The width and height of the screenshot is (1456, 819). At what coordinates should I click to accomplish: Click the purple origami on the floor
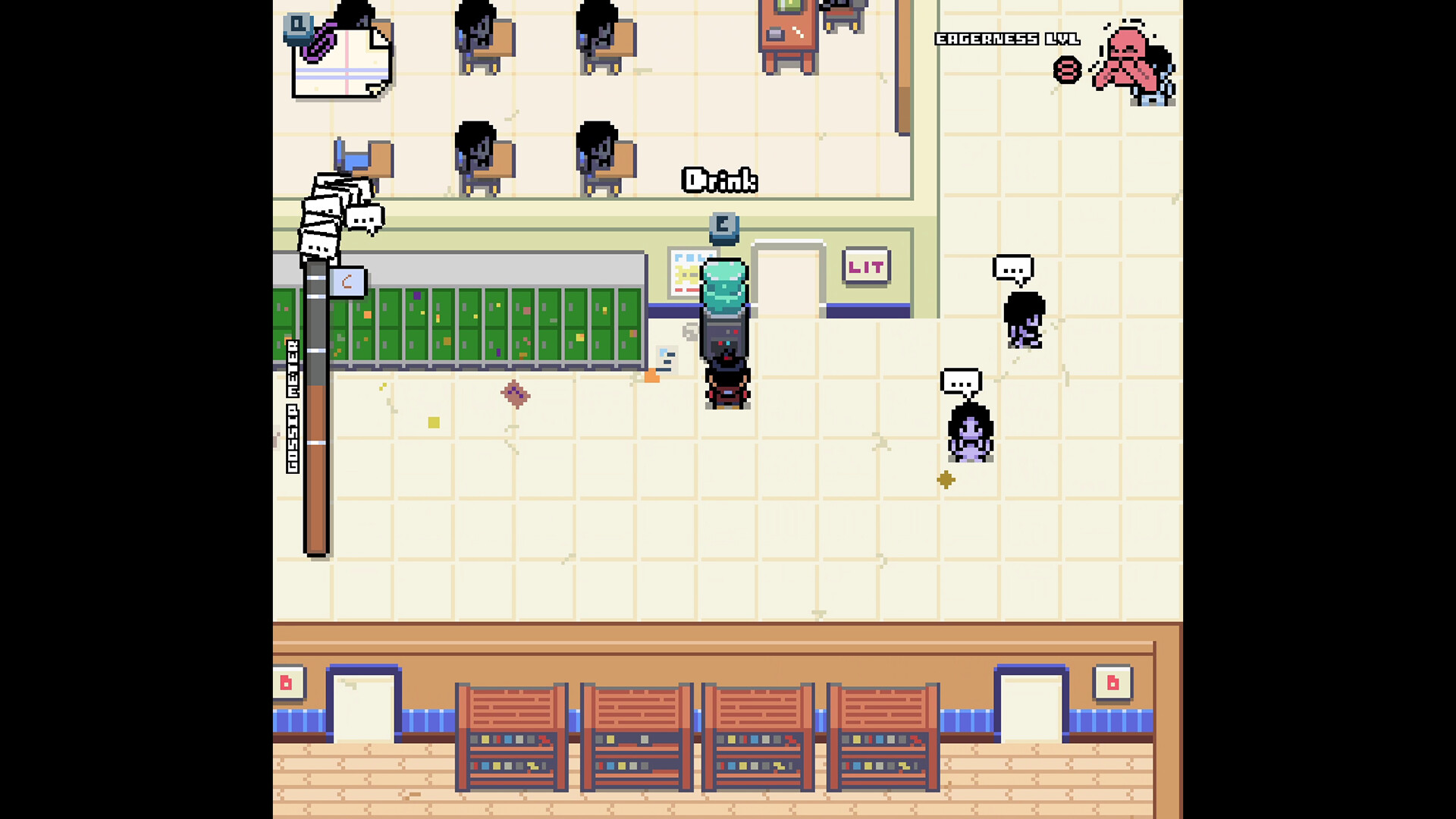516,394
